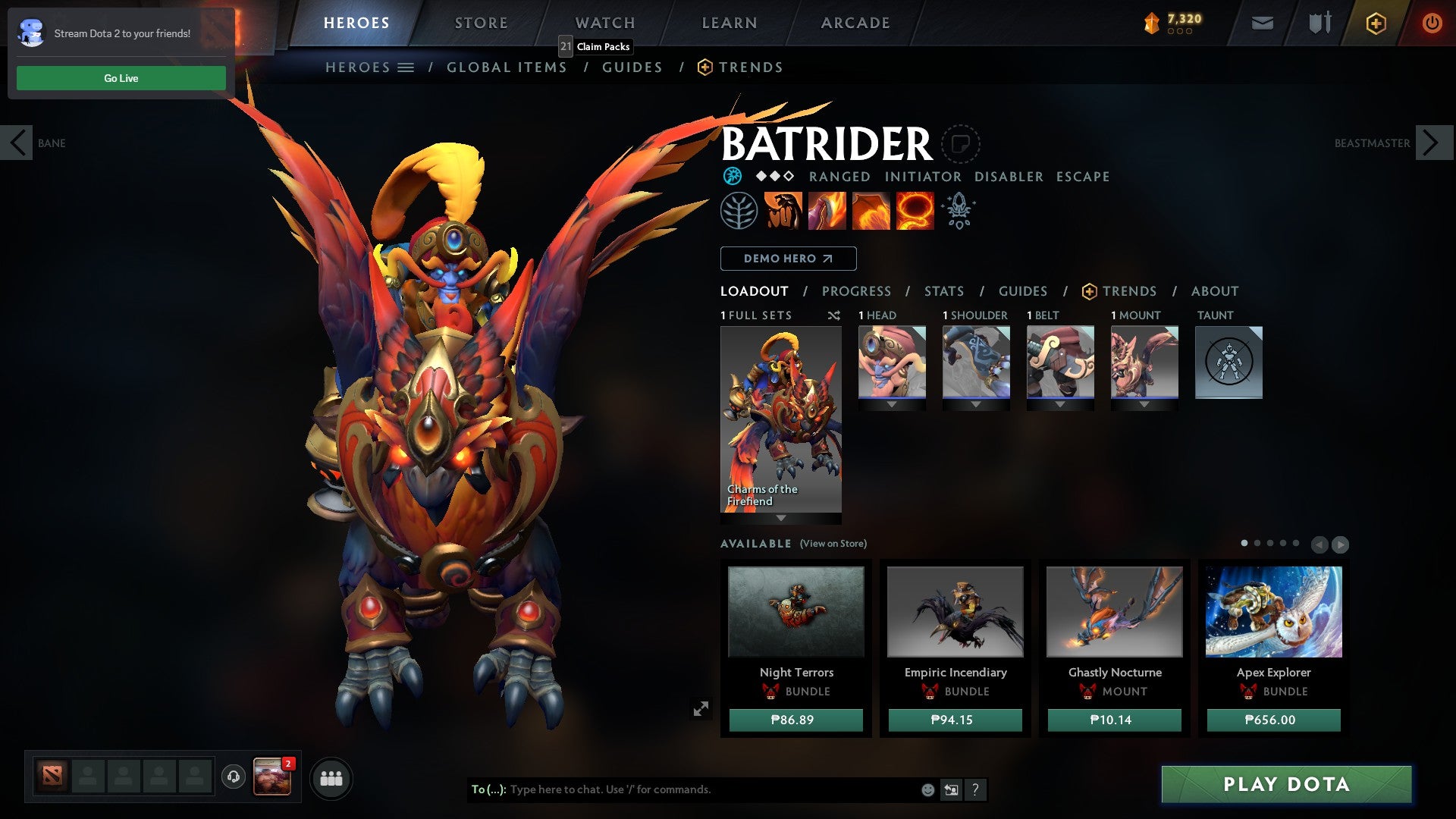Open the emoticon picker in chat
The height and width of the screenshot is (819, 1456).
(x=927, y=789)
